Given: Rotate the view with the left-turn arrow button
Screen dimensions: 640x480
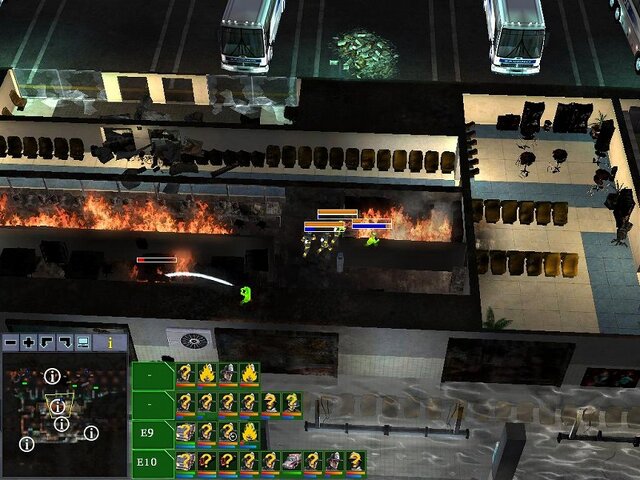Looking at the screenshot, I should point(47,342).
